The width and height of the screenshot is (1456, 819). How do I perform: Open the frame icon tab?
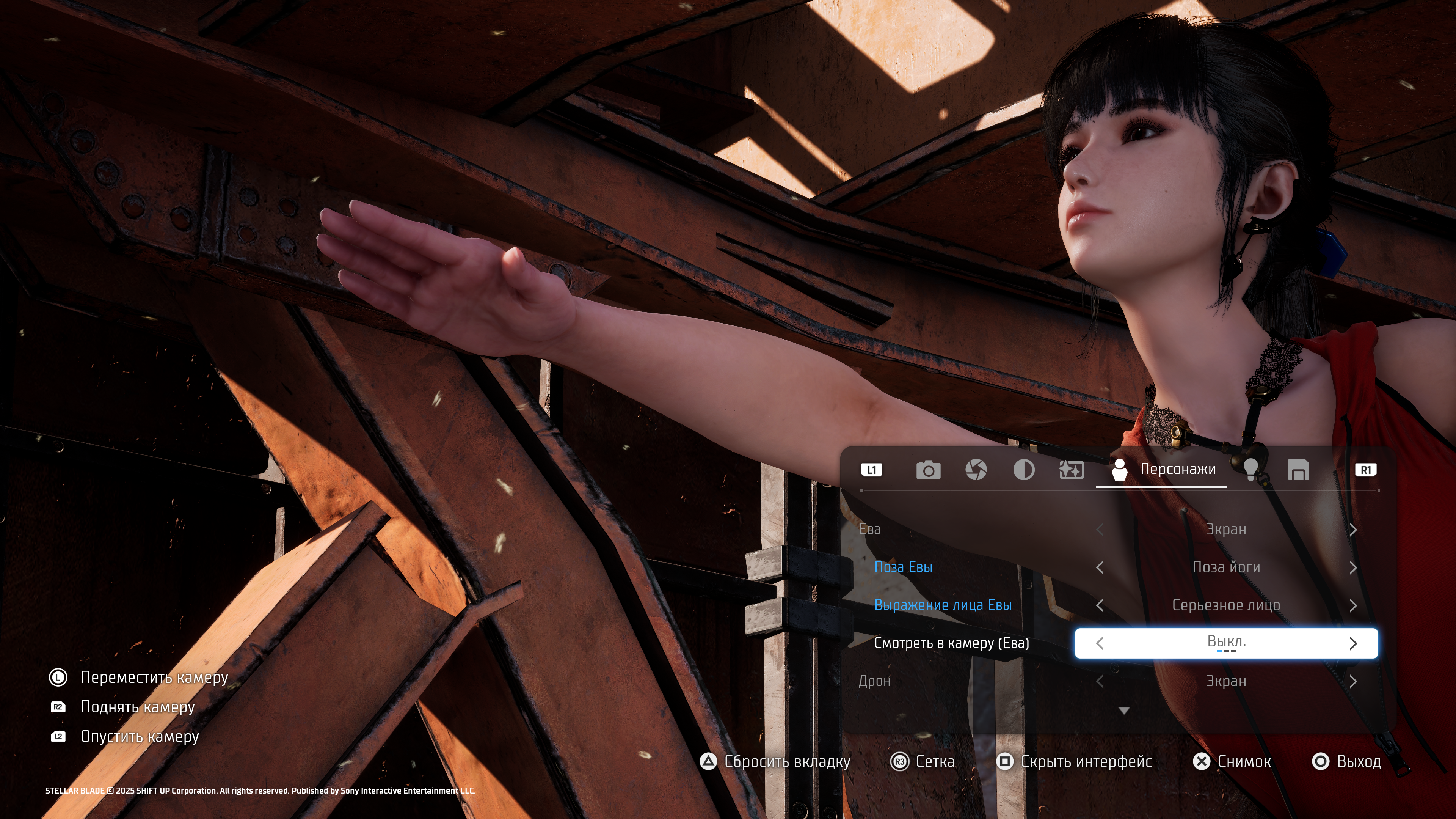(x=1298, y=470)
